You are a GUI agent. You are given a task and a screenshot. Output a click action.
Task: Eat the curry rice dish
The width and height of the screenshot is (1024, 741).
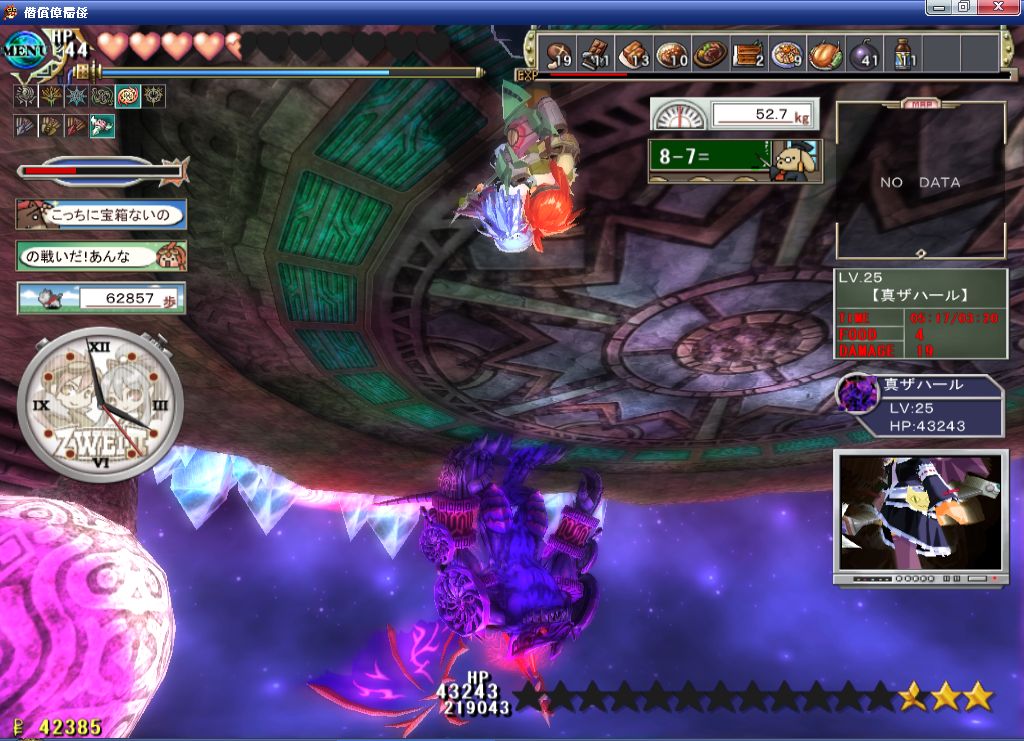point(672,53)
